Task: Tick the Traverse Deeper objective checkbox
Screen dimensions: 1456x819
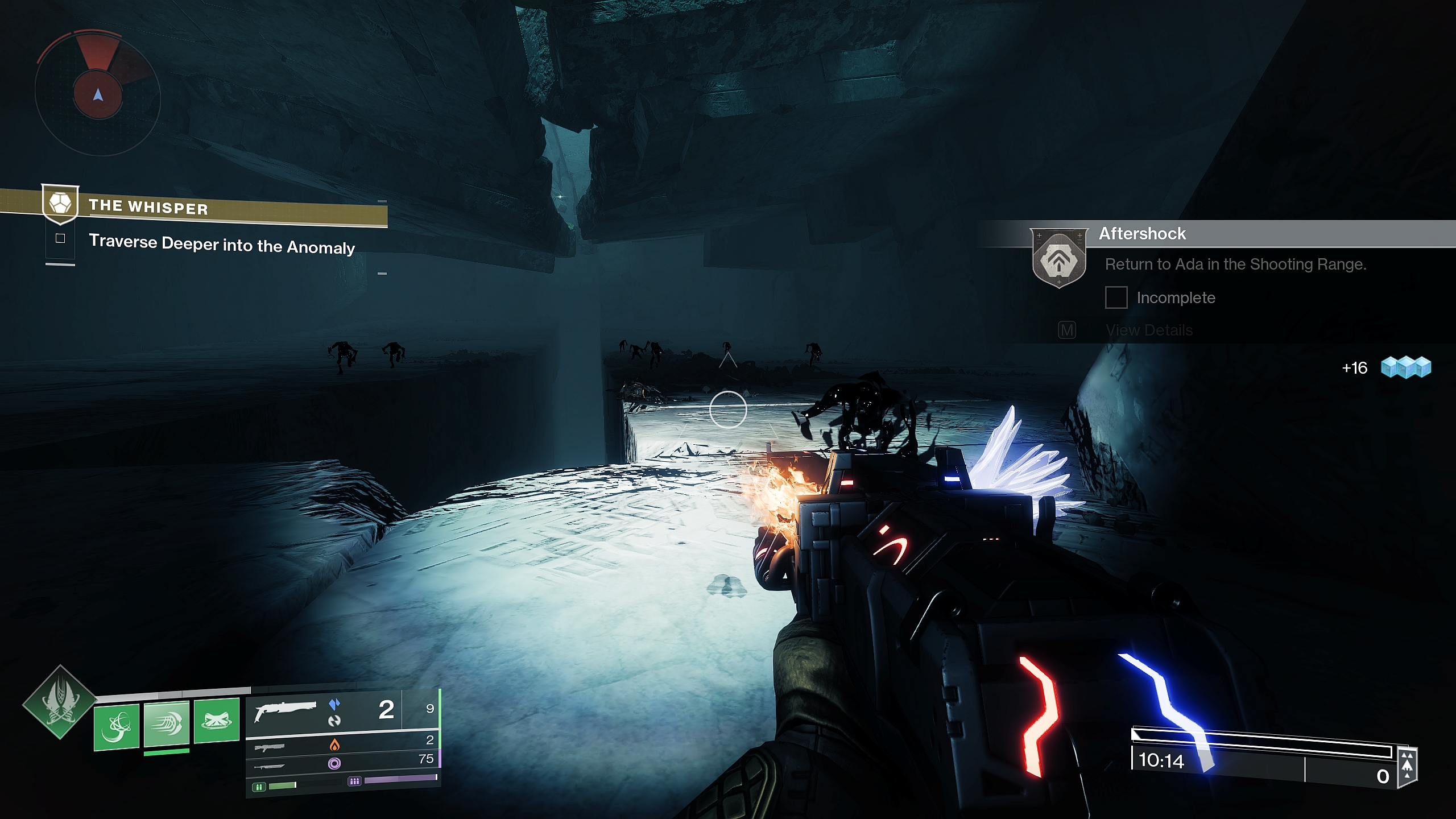Action: (60, 239)
